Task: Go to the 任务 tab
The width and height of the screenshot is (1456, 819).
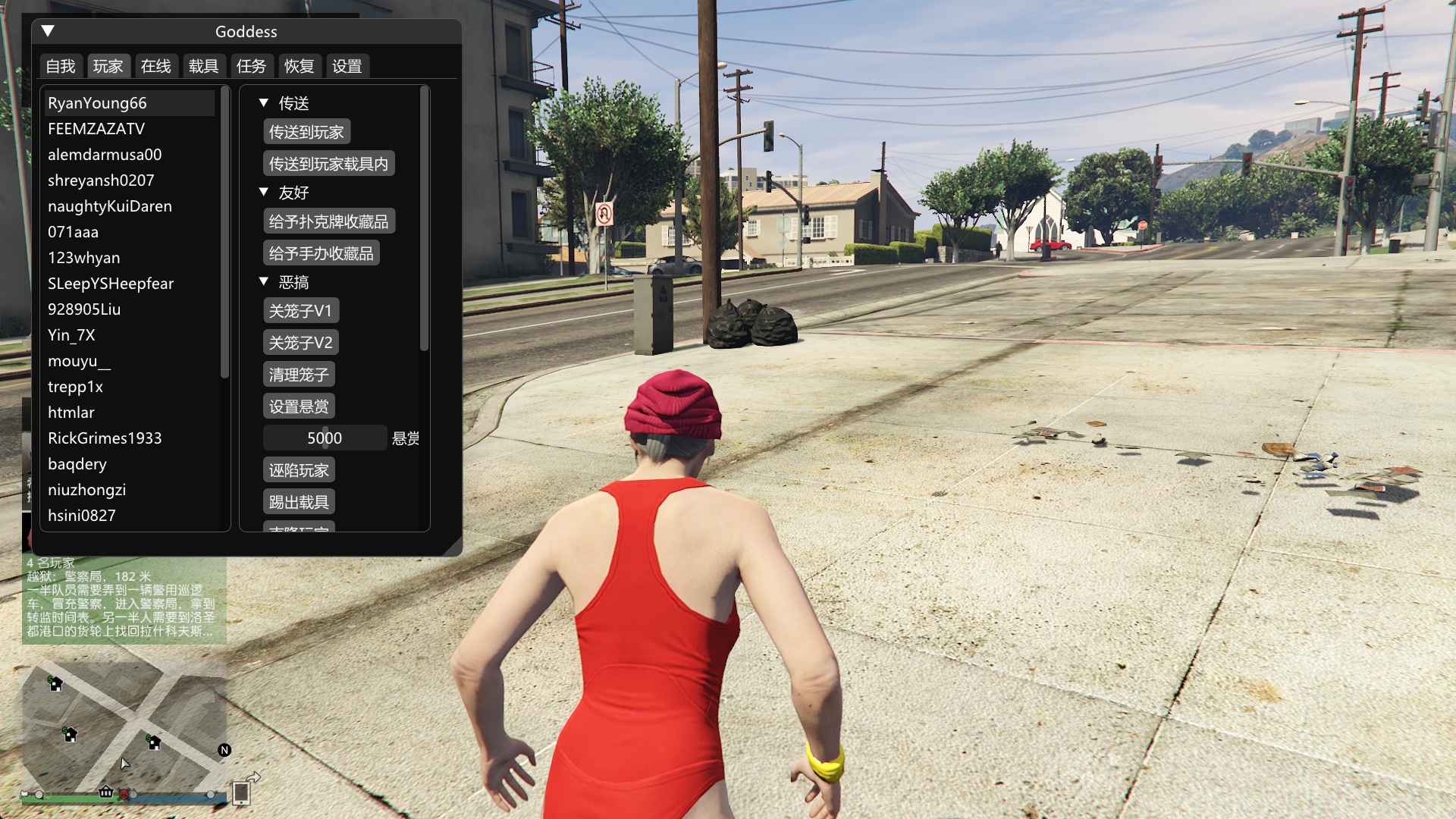Action: [x=251, y=67]
